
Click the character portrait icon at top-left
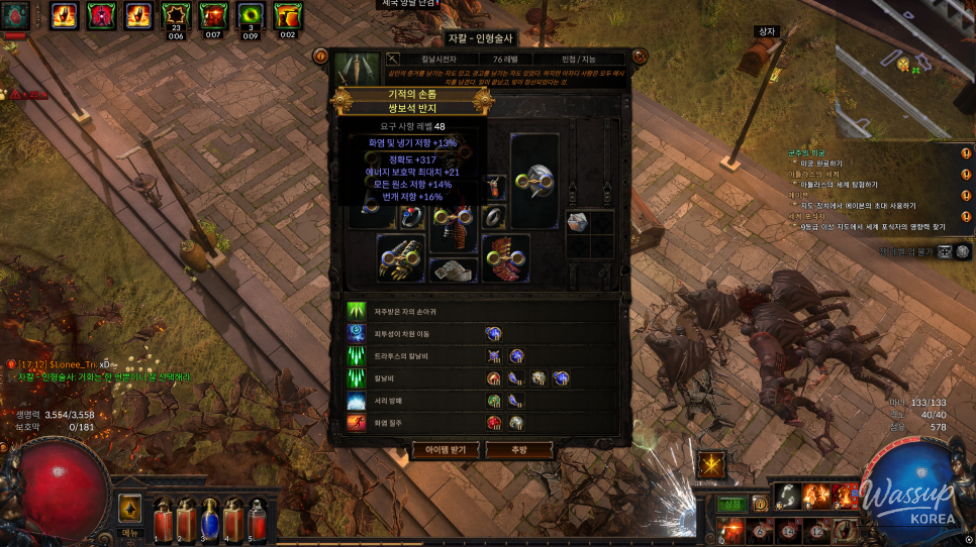tap(14, 16)
